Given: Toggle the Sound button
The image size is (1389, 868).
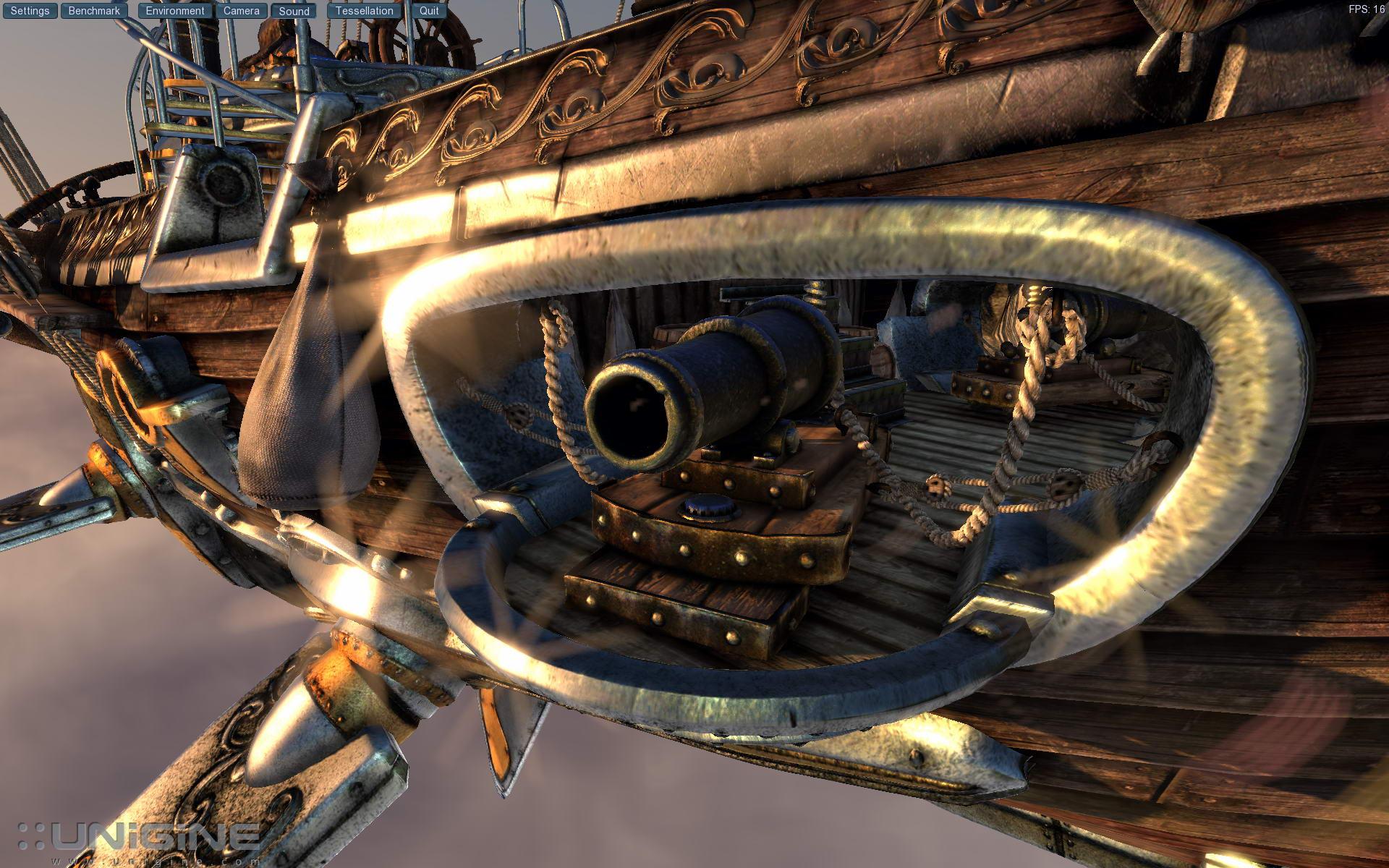Looking at the screenshot, I should (x=294, y=11).
